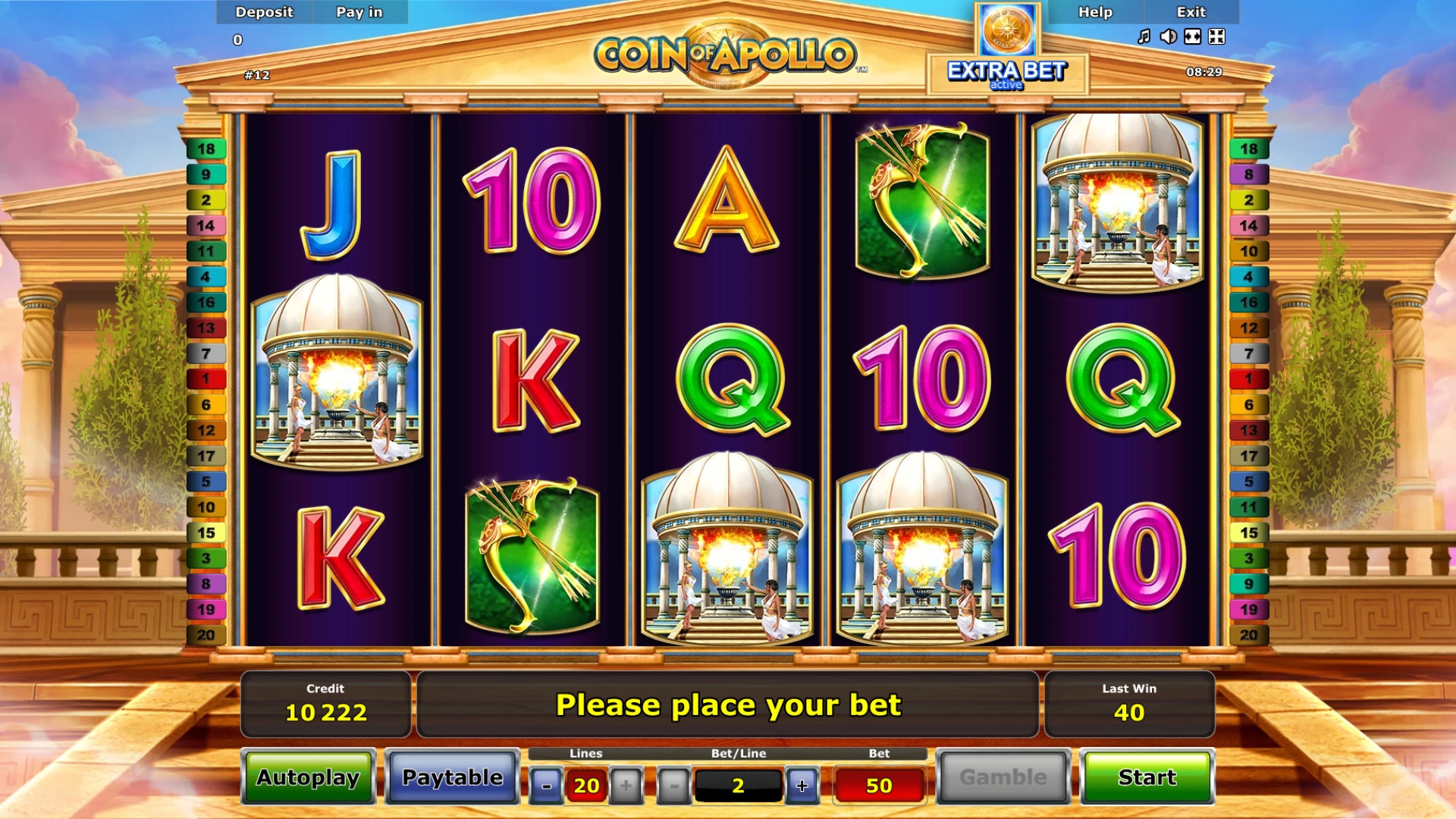Toggle the Extra Bet coin
This screenshot has height=819, width=1456.
pyautogui.click(x=1008, y=30)
